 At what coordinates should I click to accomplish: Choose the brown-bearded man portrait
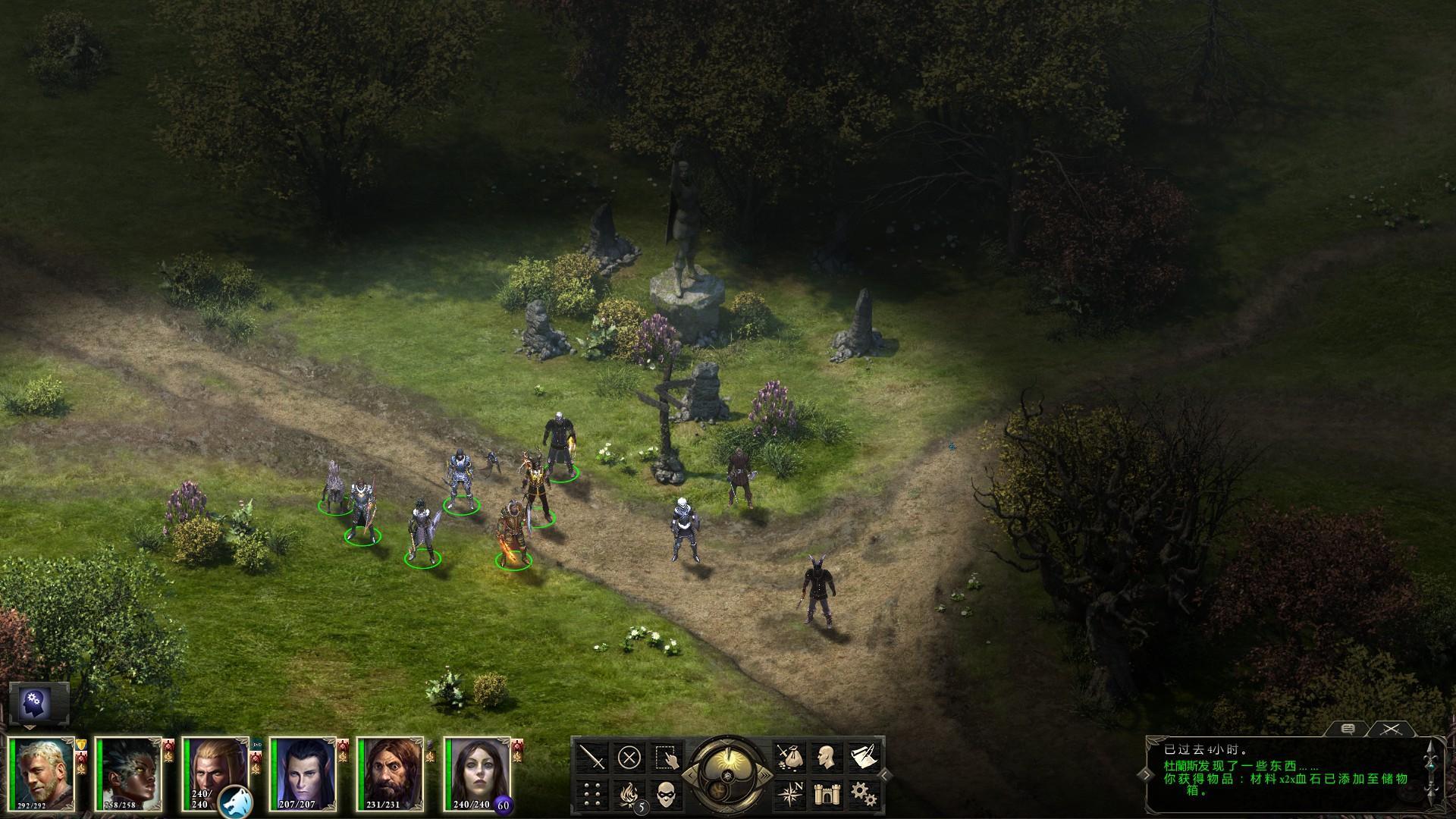[391, 773]
